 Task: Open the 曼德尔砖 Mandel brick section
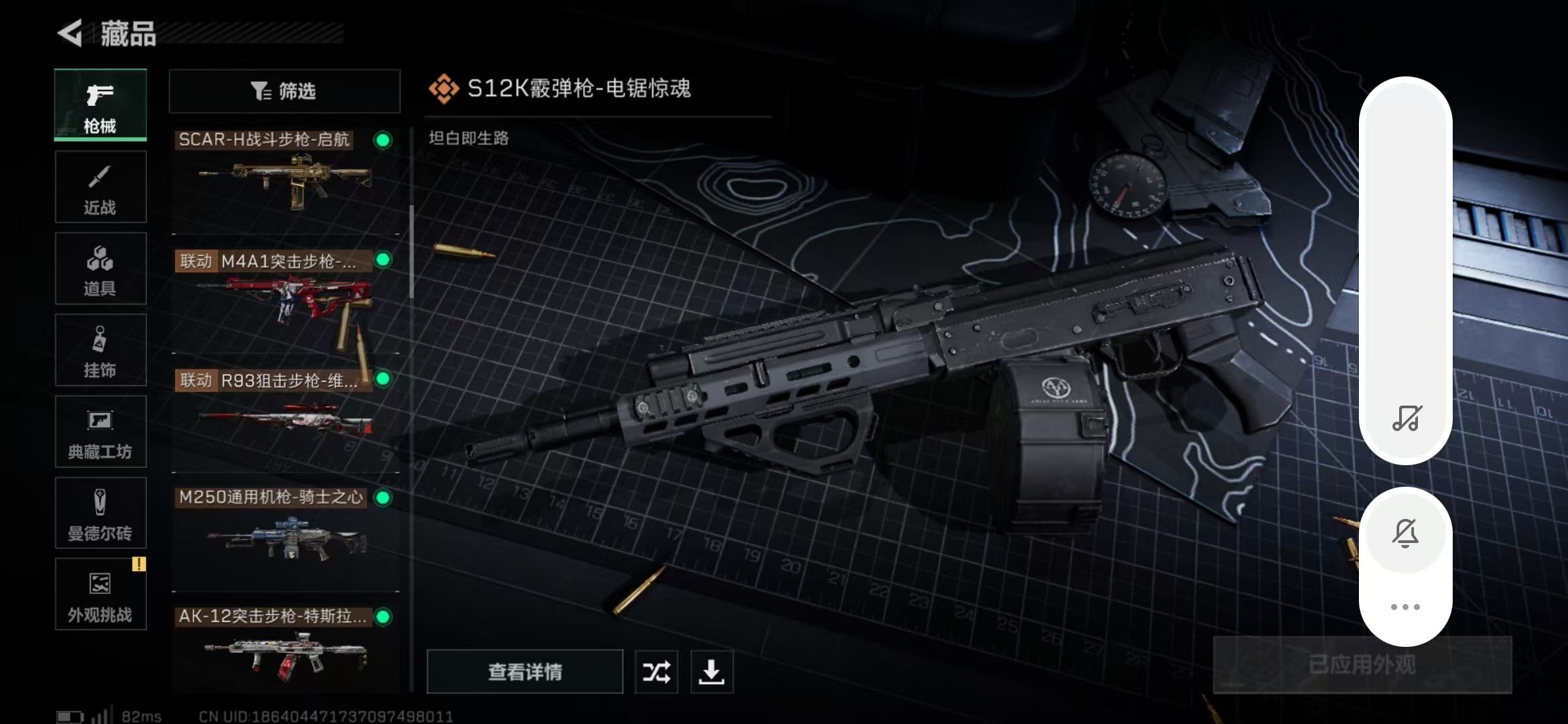[x=99, y=514]
